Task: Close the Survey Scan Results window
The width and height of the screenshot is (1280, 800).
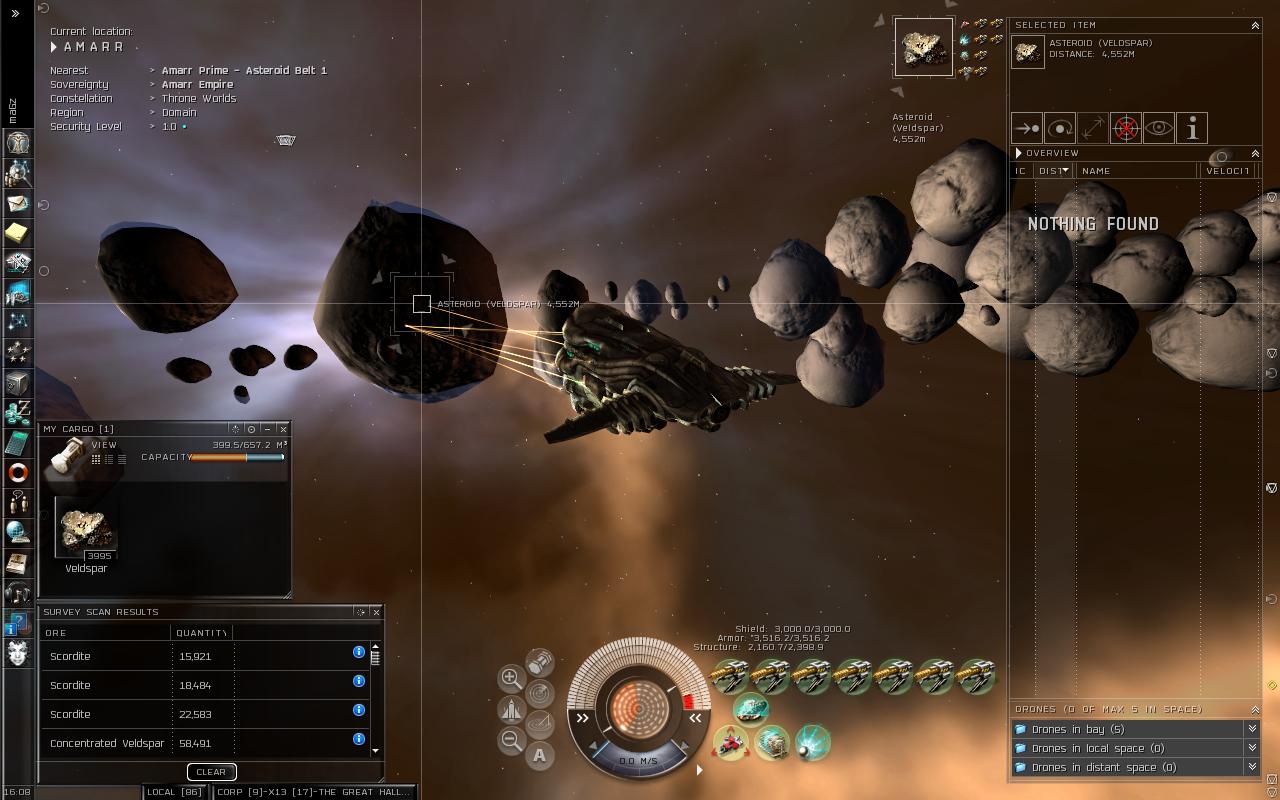Action: pyautogui.click(x=376, y=612)
